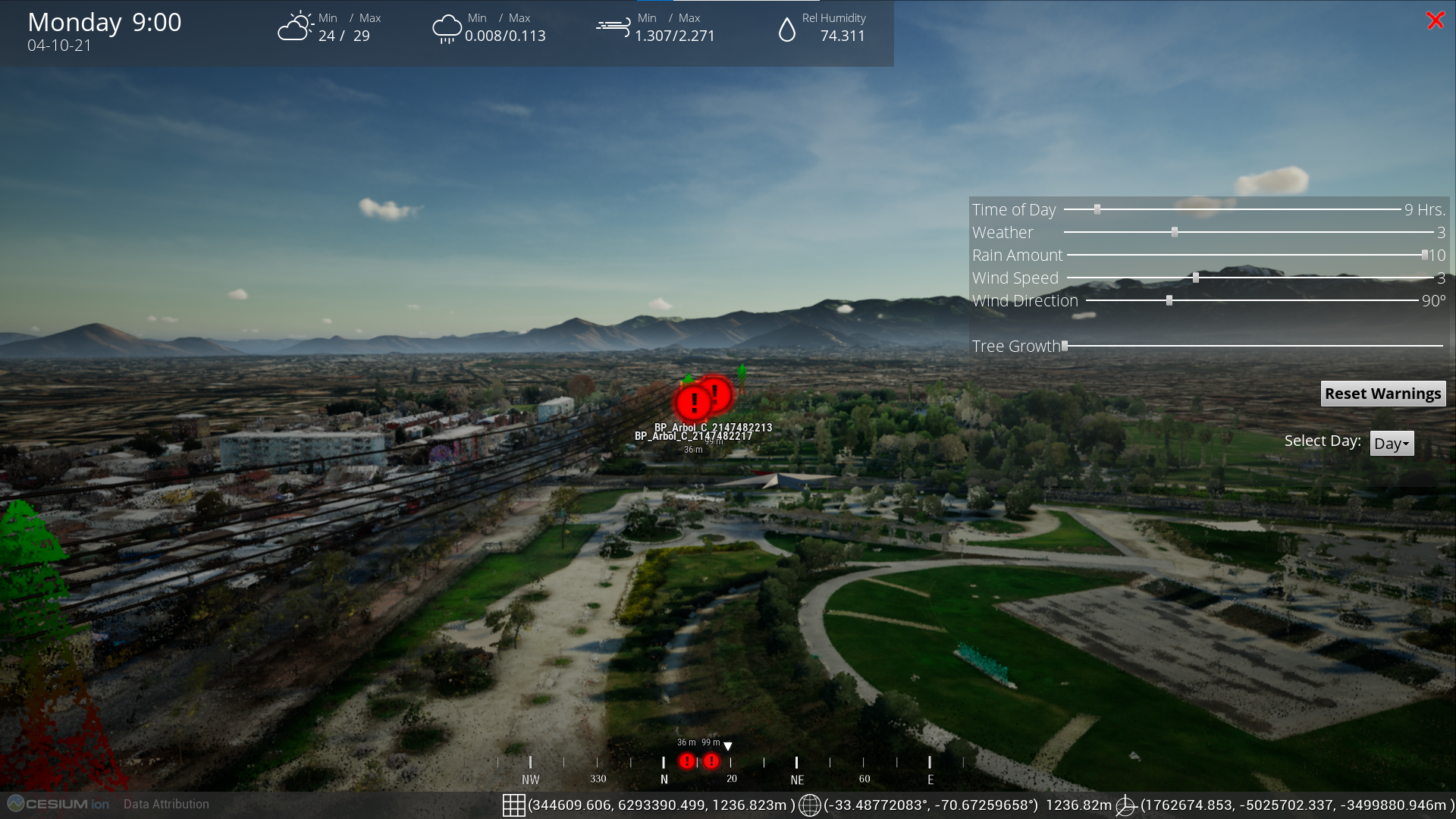Screen dimensions: 1456x819
Task: Click the Weather slider handle
Action: [x=1175, y=232]
